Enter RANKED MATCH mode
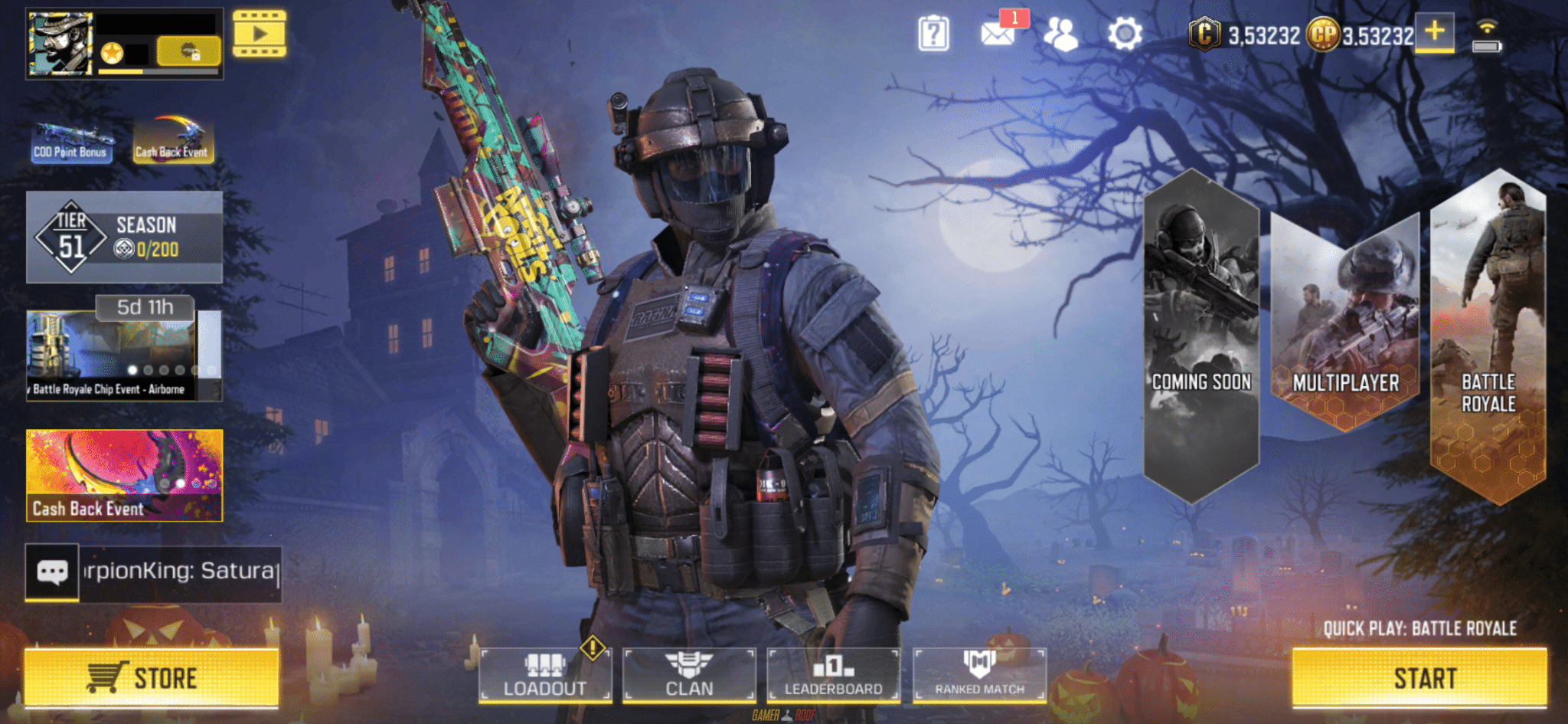 [x=979, y=675]
